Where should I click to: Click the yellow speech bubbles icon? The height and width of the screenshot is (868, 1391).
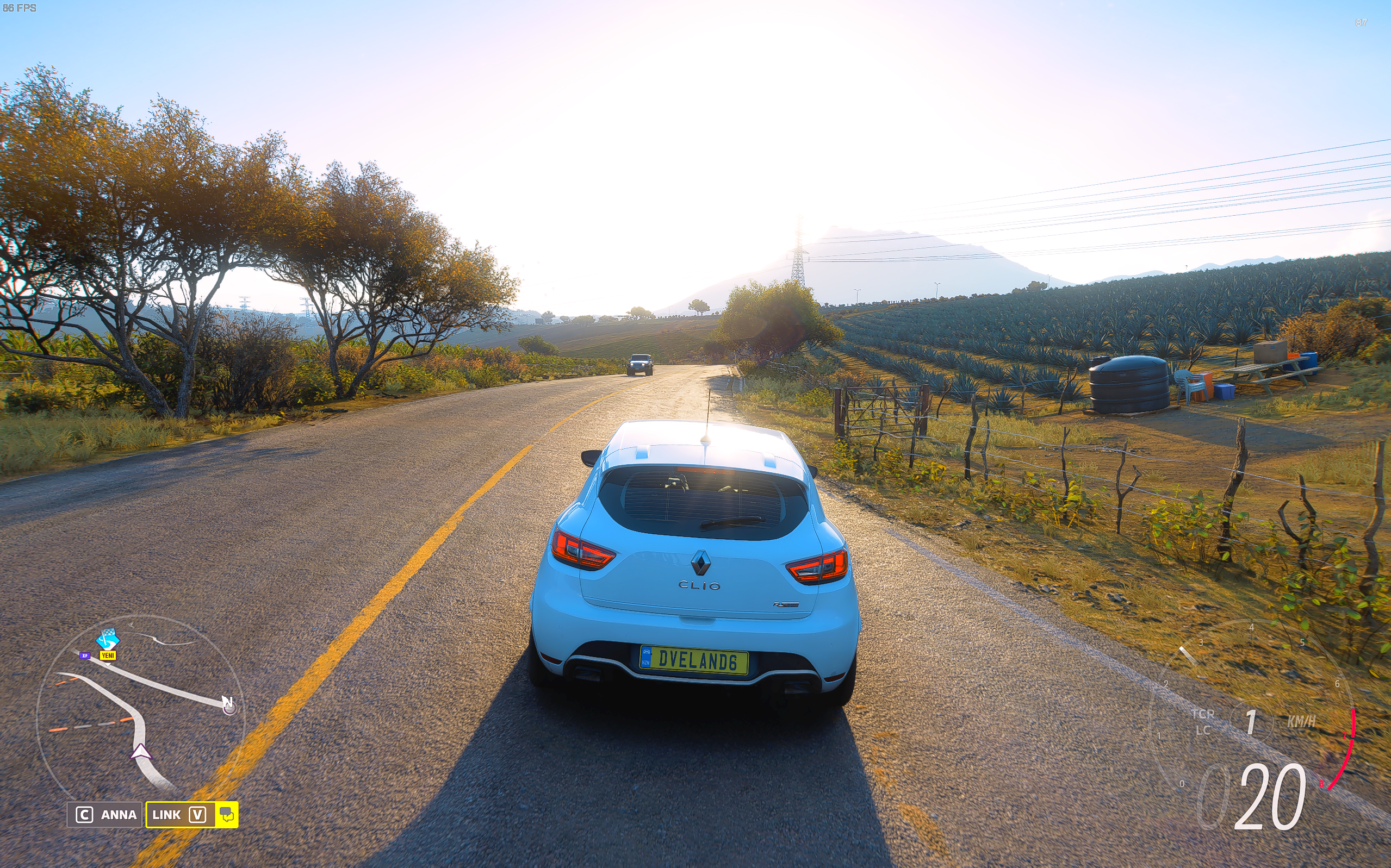coord(227,815)
